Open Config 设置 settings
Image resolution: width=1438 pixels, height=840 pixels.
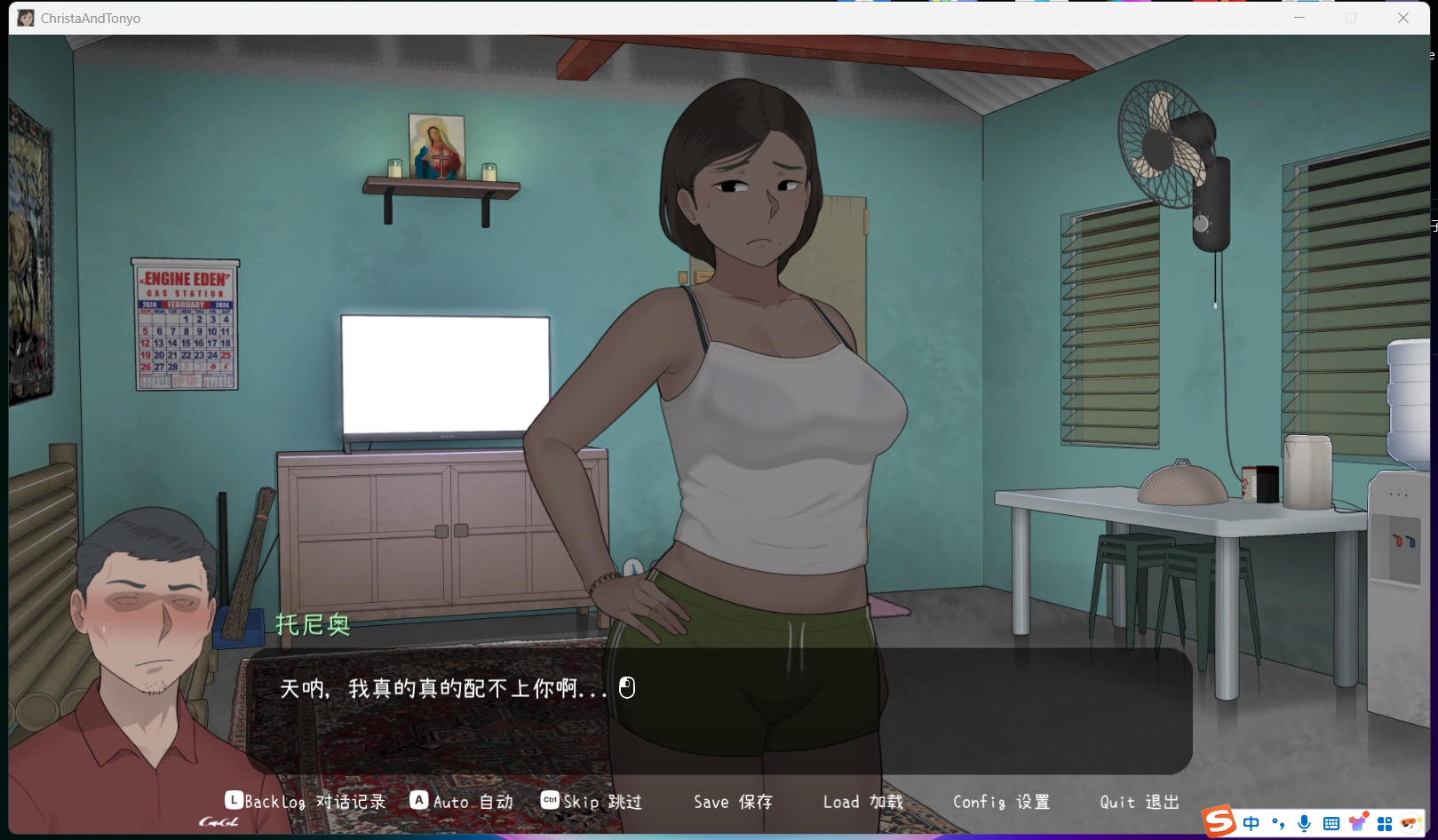[1001, 801]
